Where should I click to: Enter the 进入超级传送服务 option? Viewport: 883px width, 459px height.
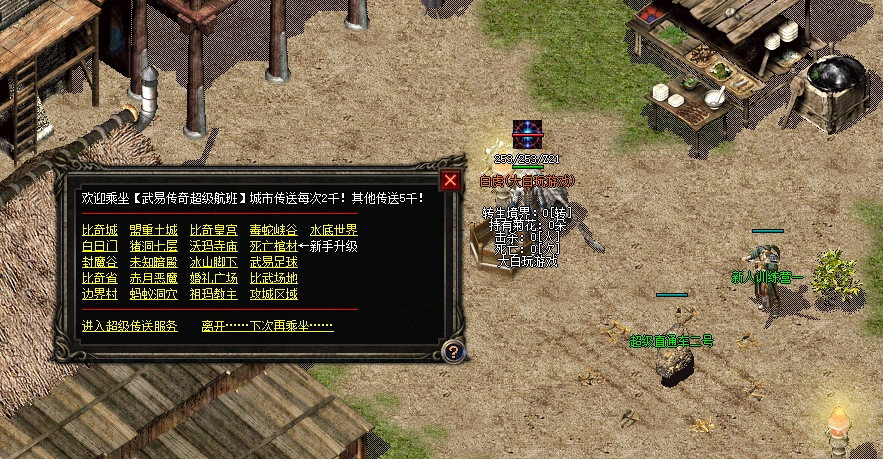tap(130, 326)
